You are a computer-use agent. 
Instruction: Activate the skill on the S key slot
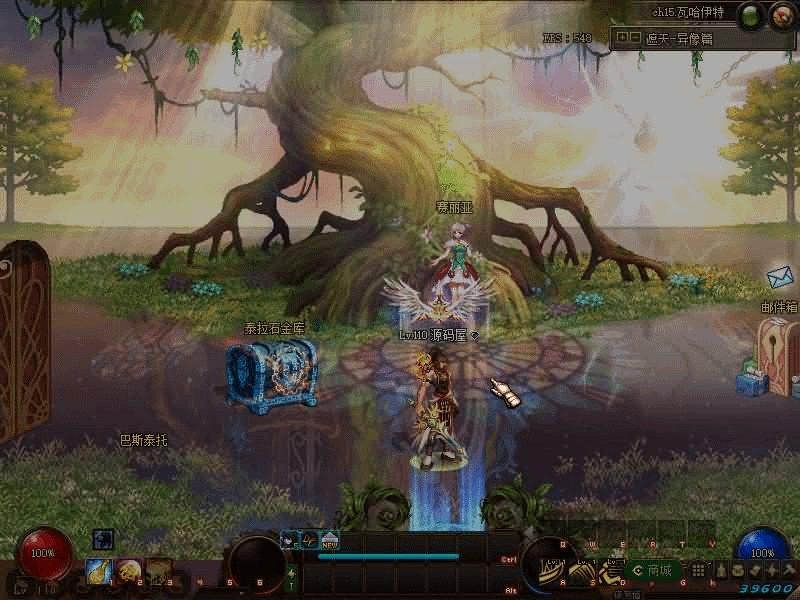tap(583, 570)
